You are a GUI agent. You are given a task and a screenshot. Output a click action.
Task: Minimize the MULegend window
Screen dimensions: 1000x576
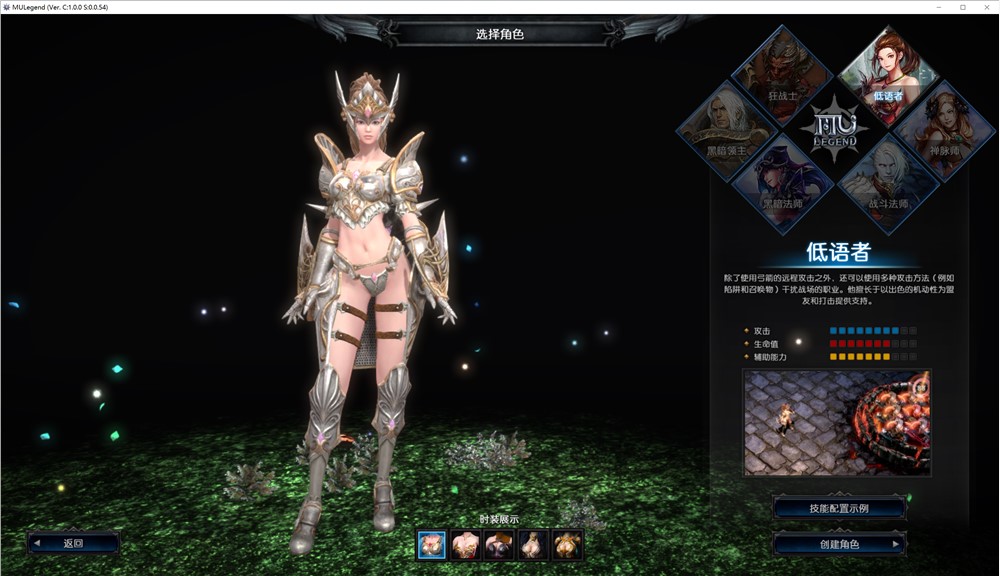point(940,7)
